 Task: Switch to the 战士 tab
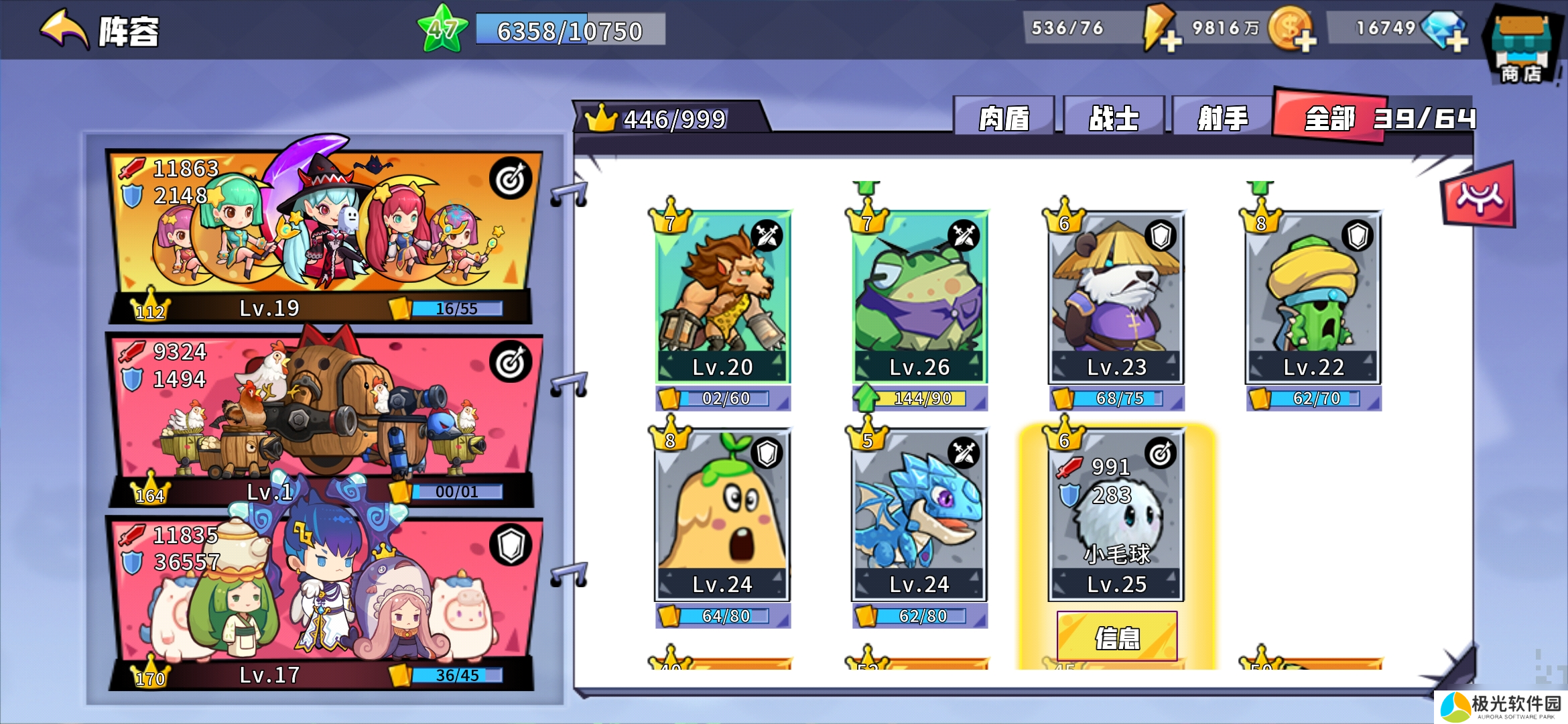click(1114, 118)
